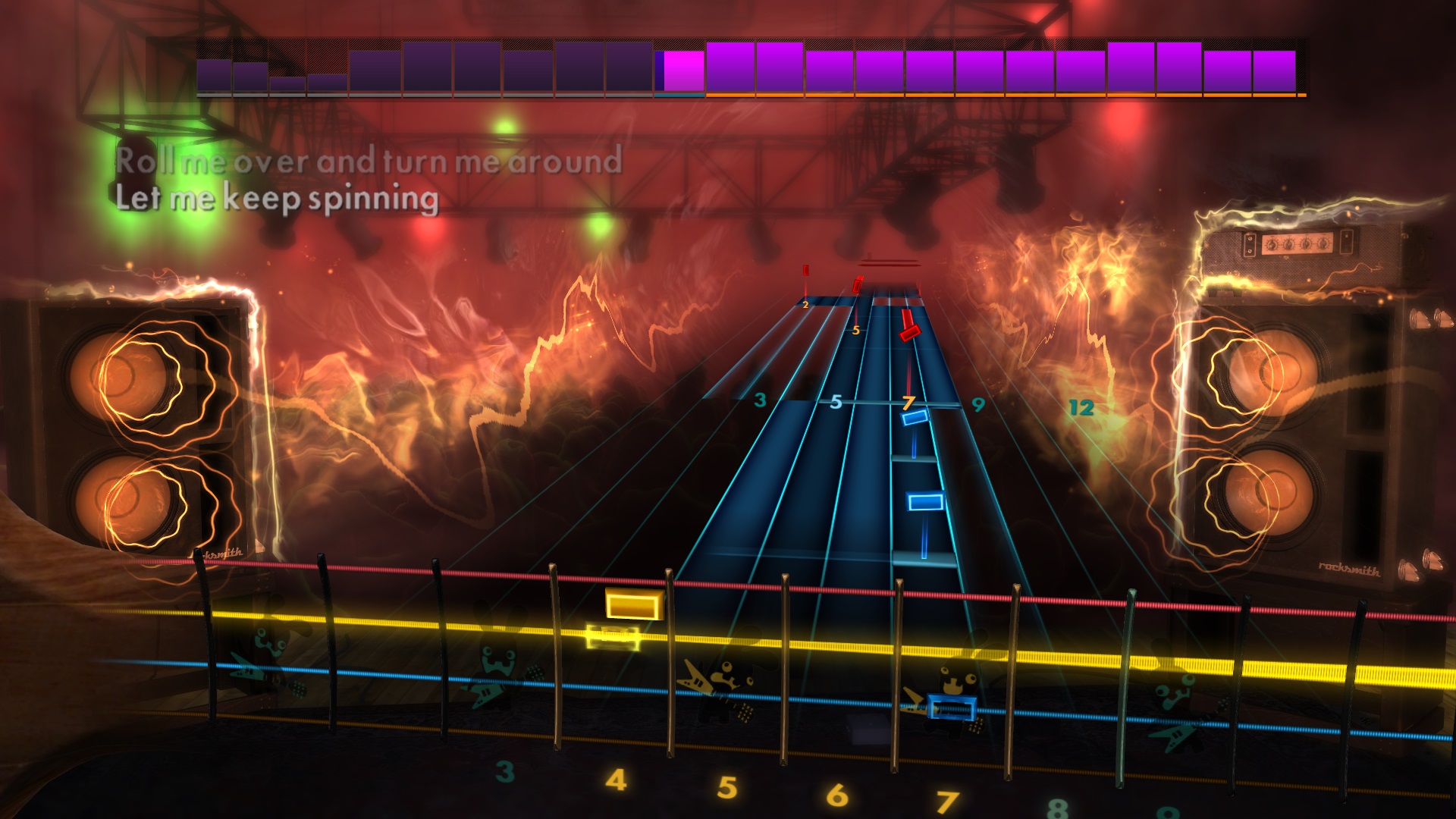Click the tilted red note marker
1456x819 pixels.
pos(910,334)
